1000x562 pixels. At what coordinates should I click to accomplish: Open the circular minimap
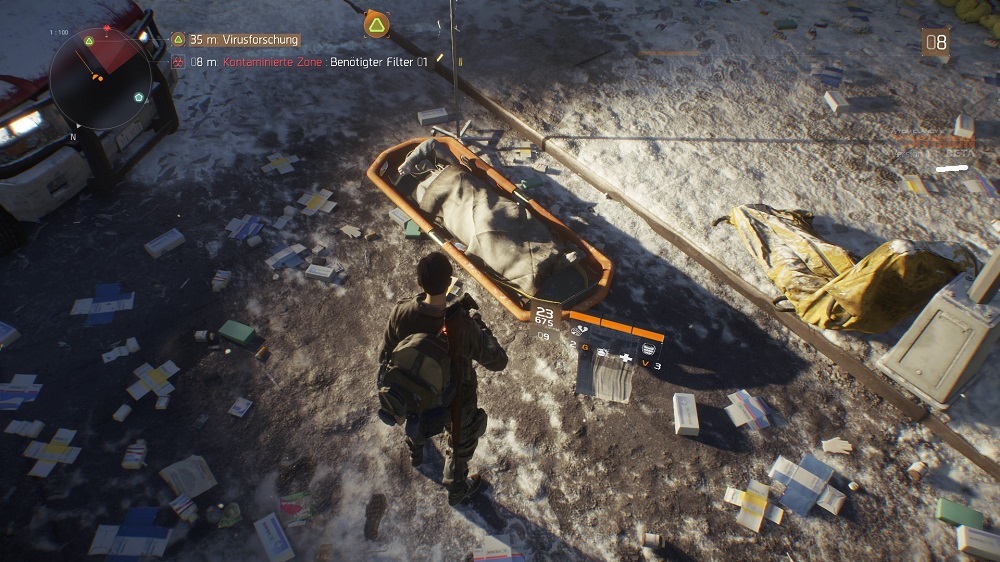pos(100,78)
